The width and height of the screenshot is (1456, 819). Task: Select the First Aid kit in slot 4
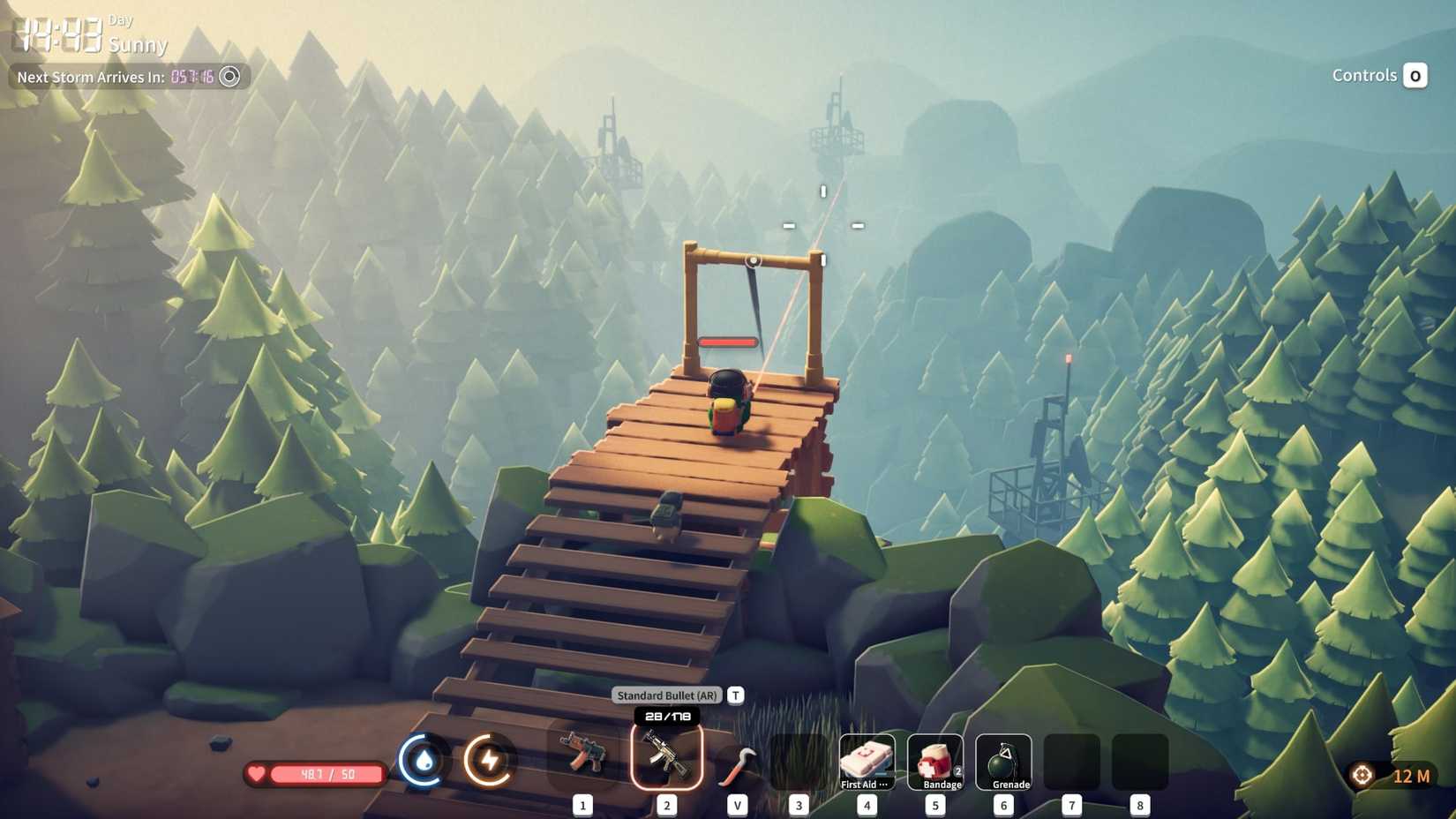tap(867, 760)
